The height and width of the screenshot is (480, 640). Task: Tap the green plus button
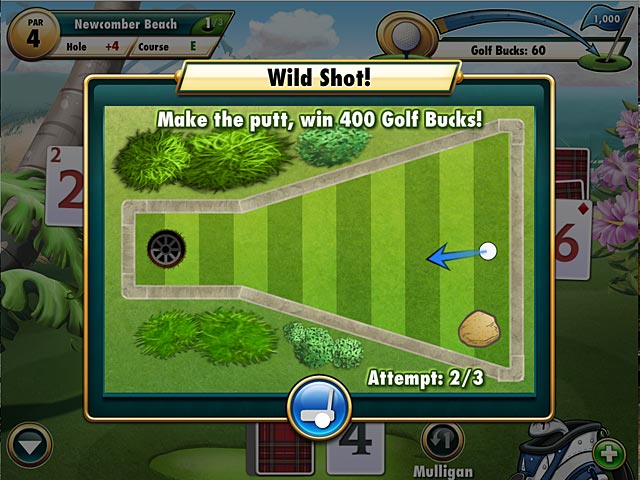pyautogui.click(x=608, y=453)
